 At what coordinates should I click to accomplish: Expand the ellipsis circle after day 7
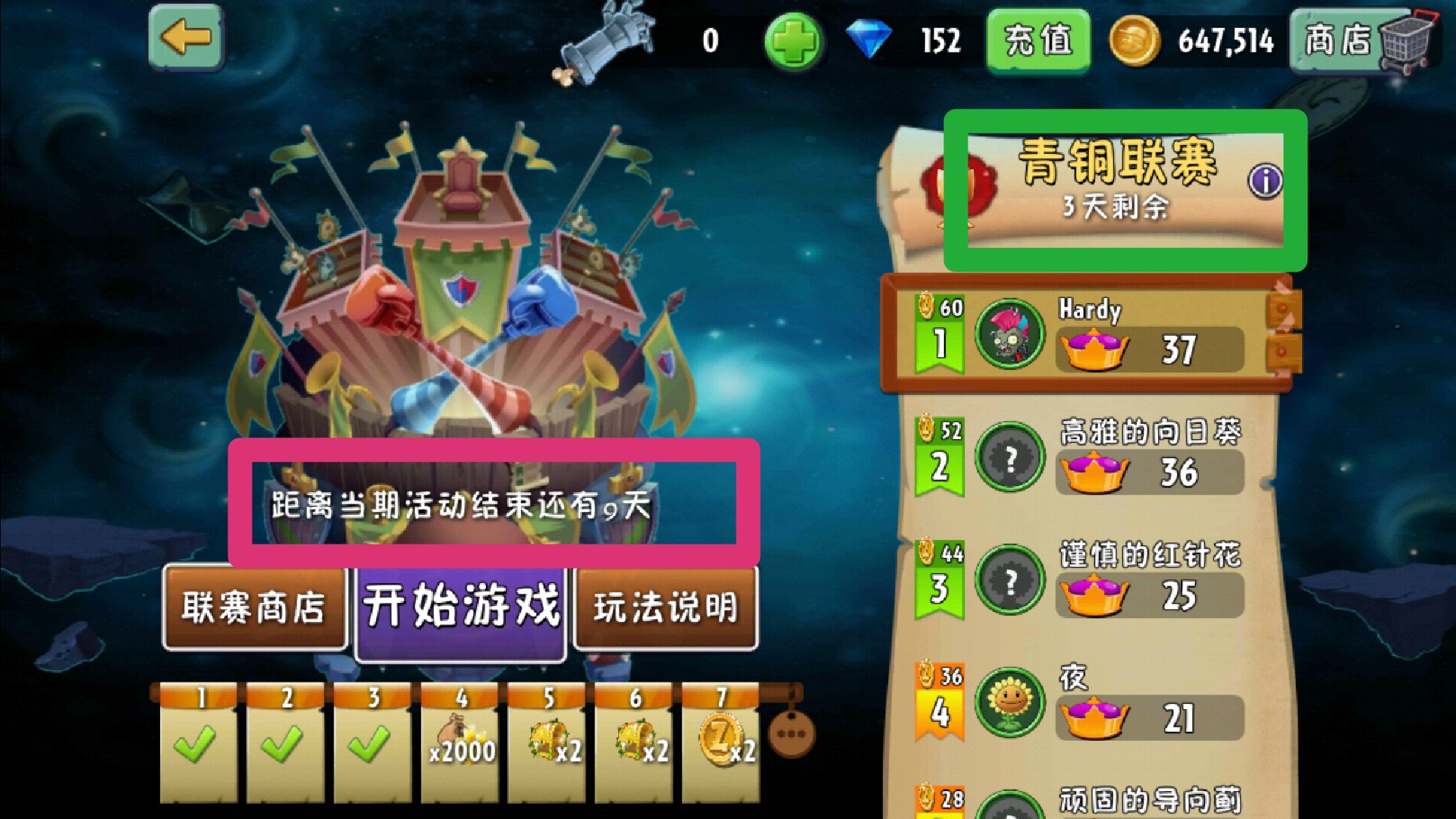coord(790,733)
